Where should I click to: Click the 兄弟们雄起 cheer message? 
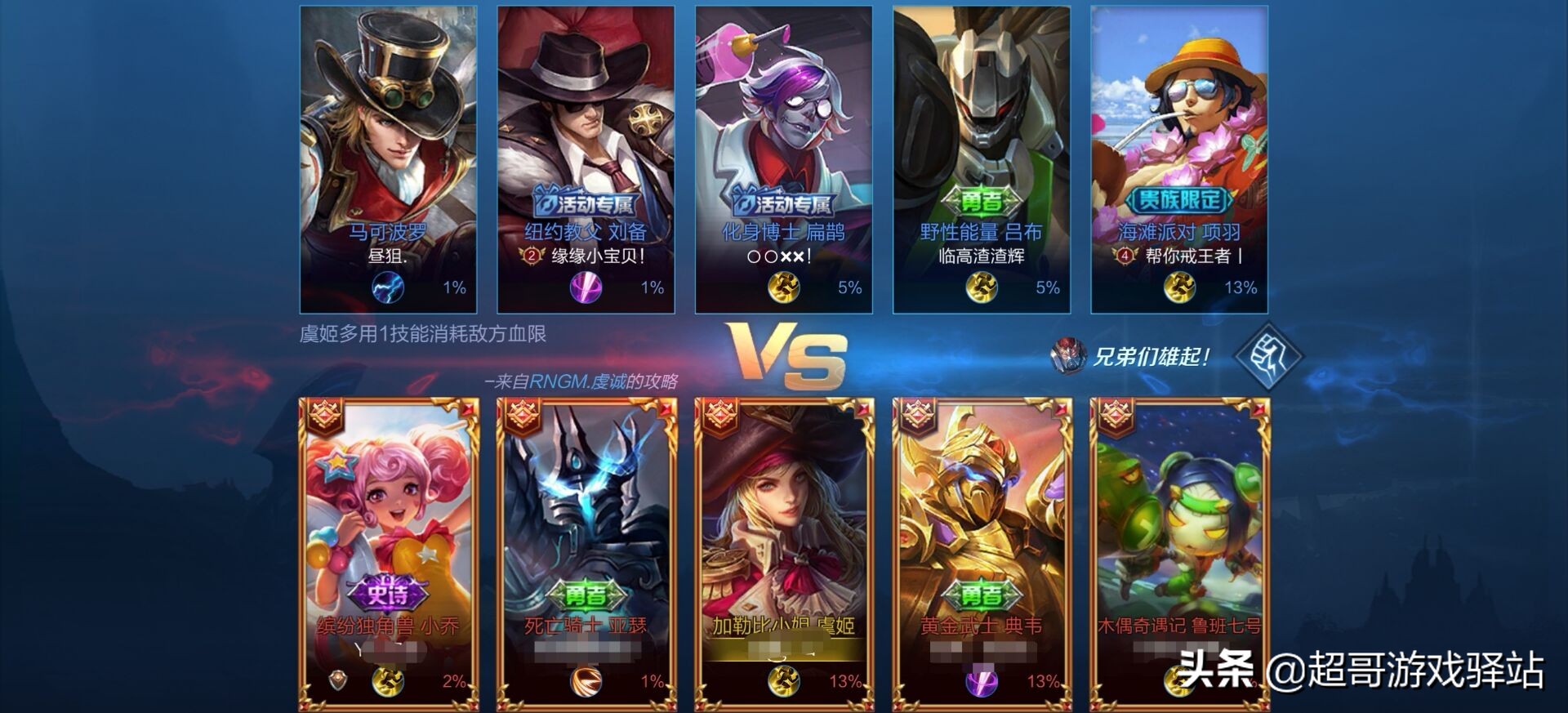[x=1150, y=357]
